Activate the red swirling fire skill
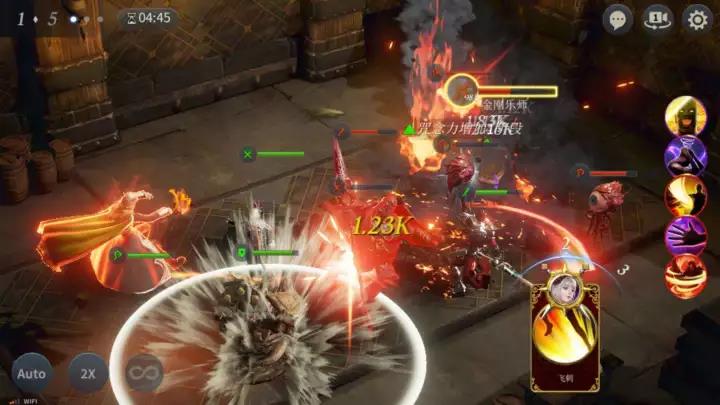Screen dimensions: 720x405 click(685, 276)
